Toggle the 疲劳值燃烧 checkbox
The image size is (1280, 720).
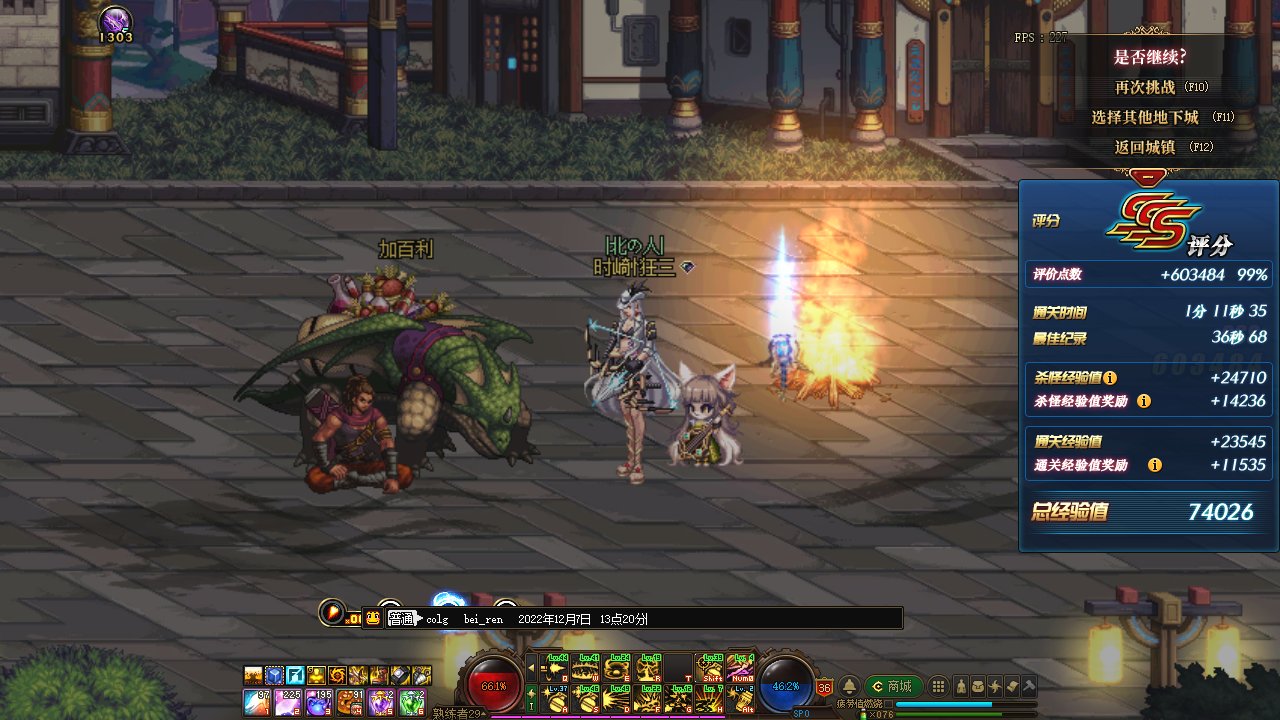(x=889, y=704)
